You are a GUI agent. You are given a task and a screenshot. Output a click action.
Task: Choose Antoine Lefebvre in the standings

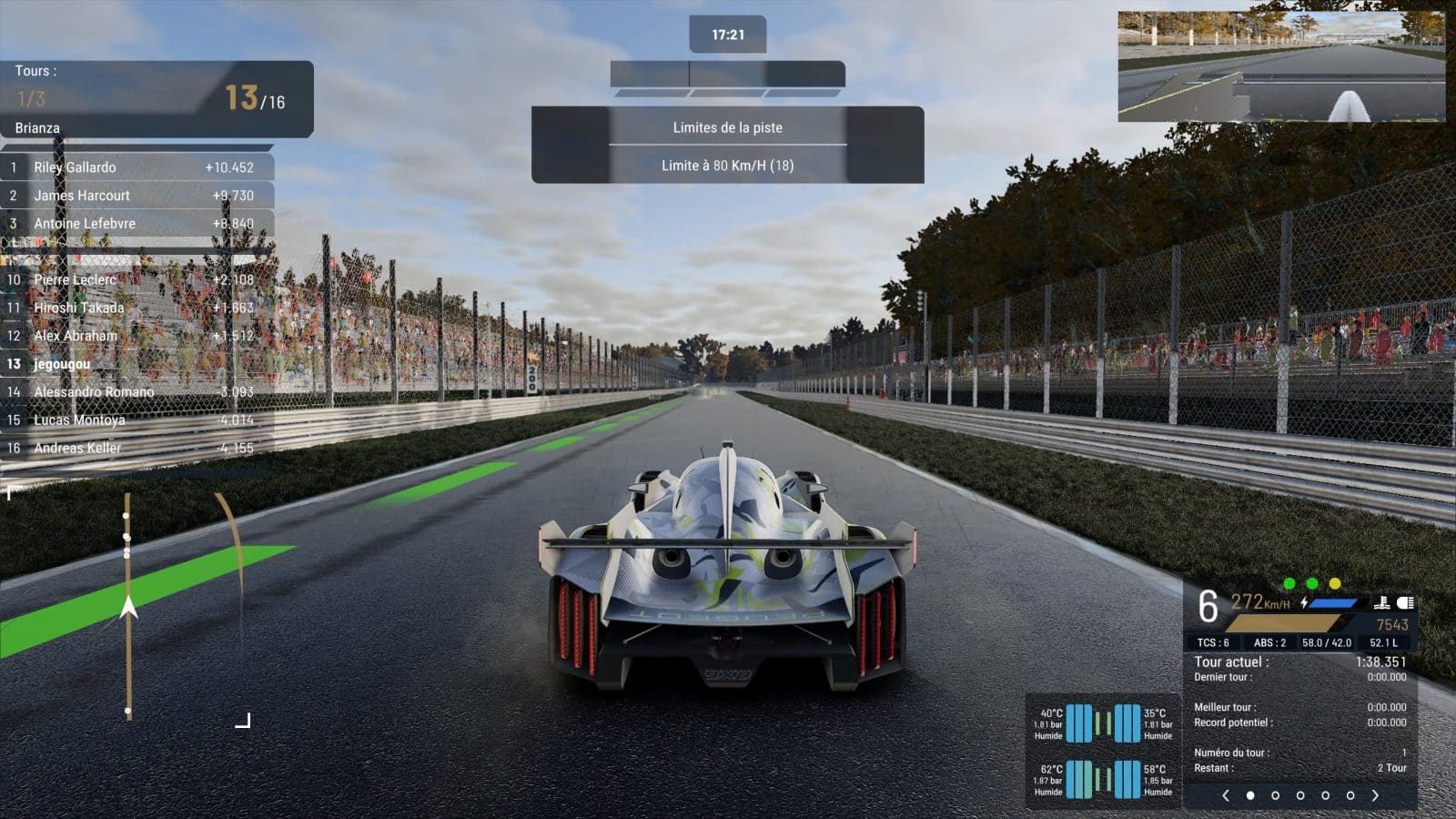pos(136,224)
